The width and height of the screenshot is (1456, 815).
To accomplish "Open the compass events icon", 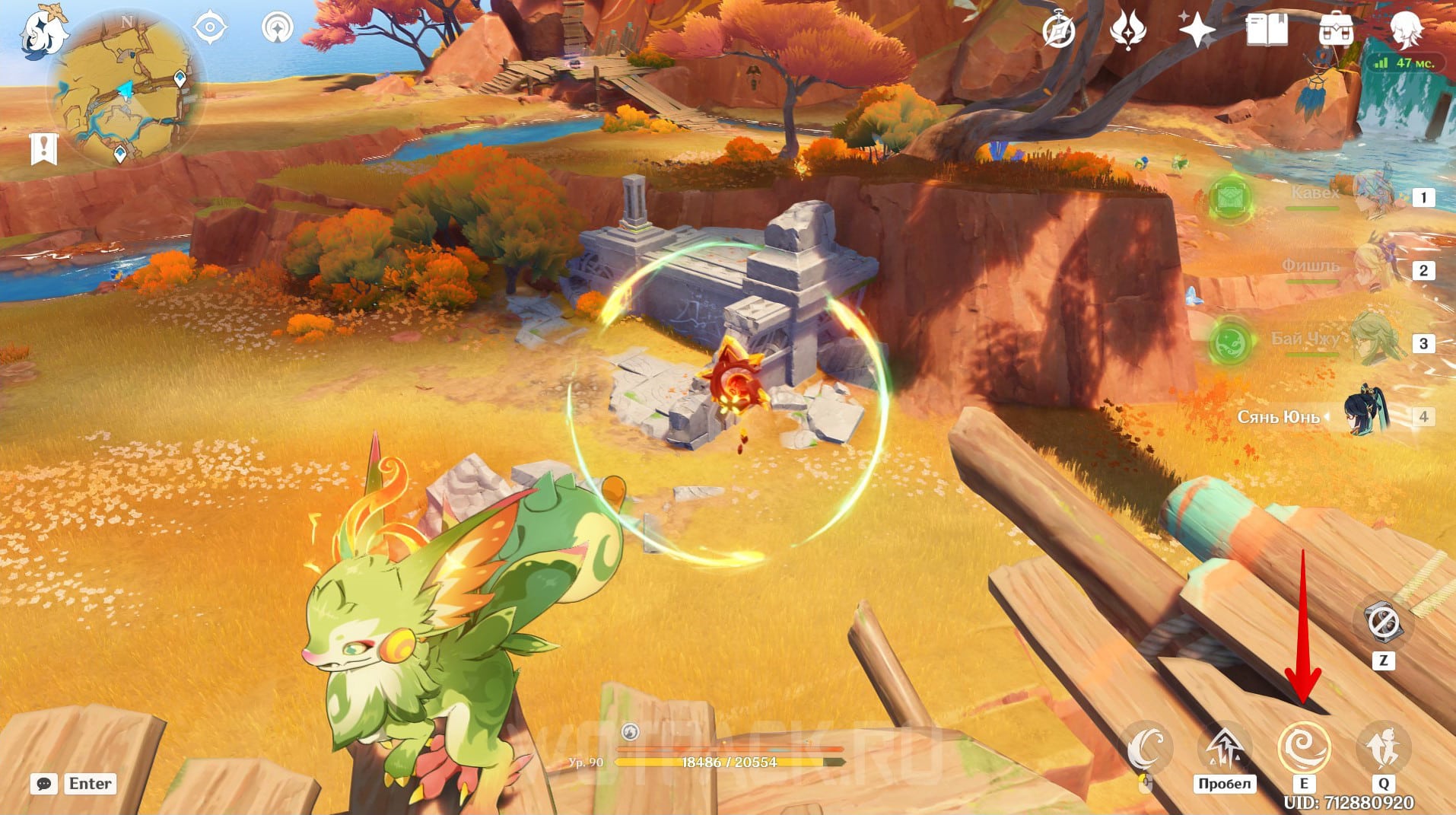I will tap(1059, 31).
